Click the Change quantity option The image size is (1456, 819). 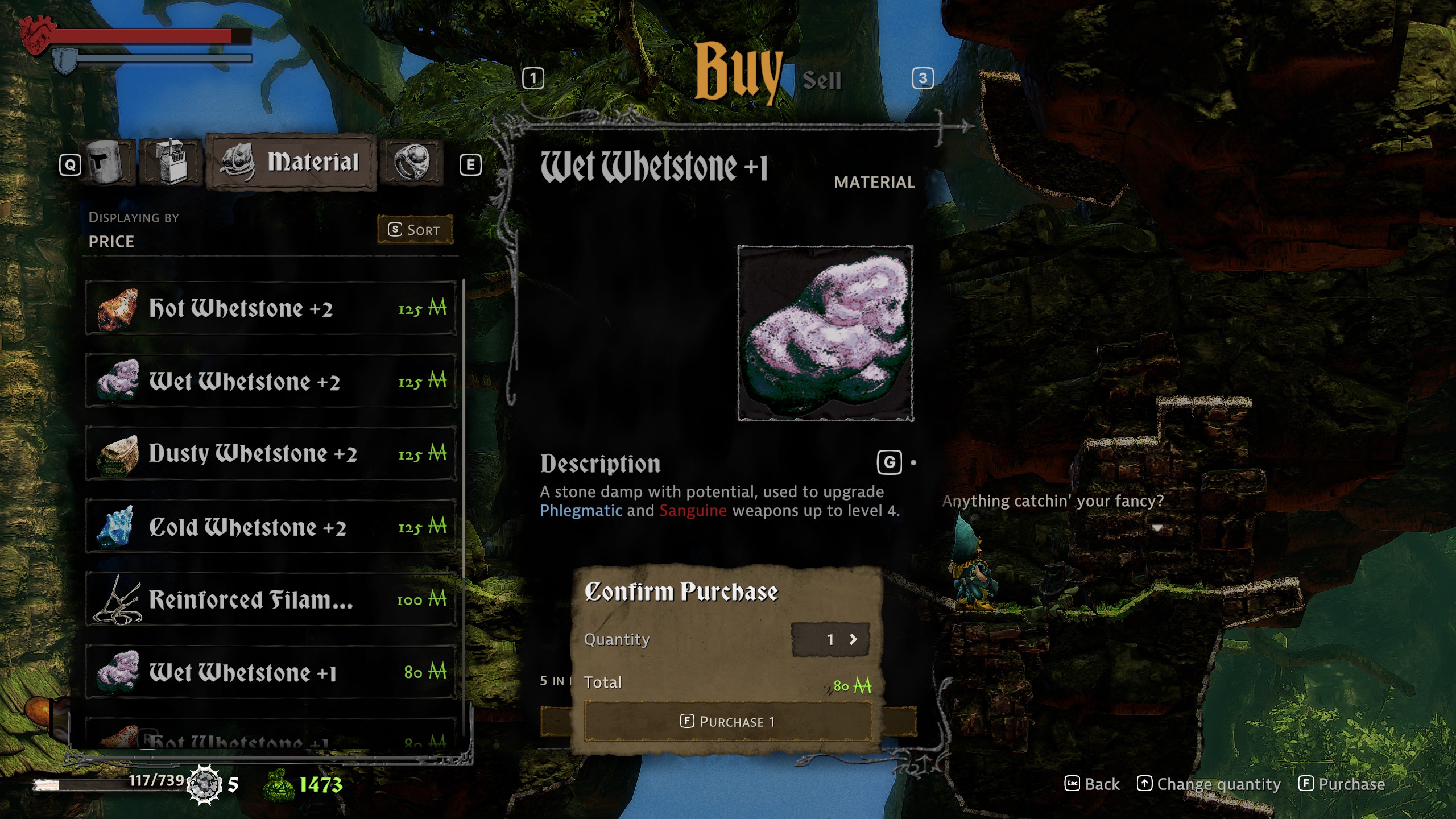pyautogui.click(x=1209, y=784)
